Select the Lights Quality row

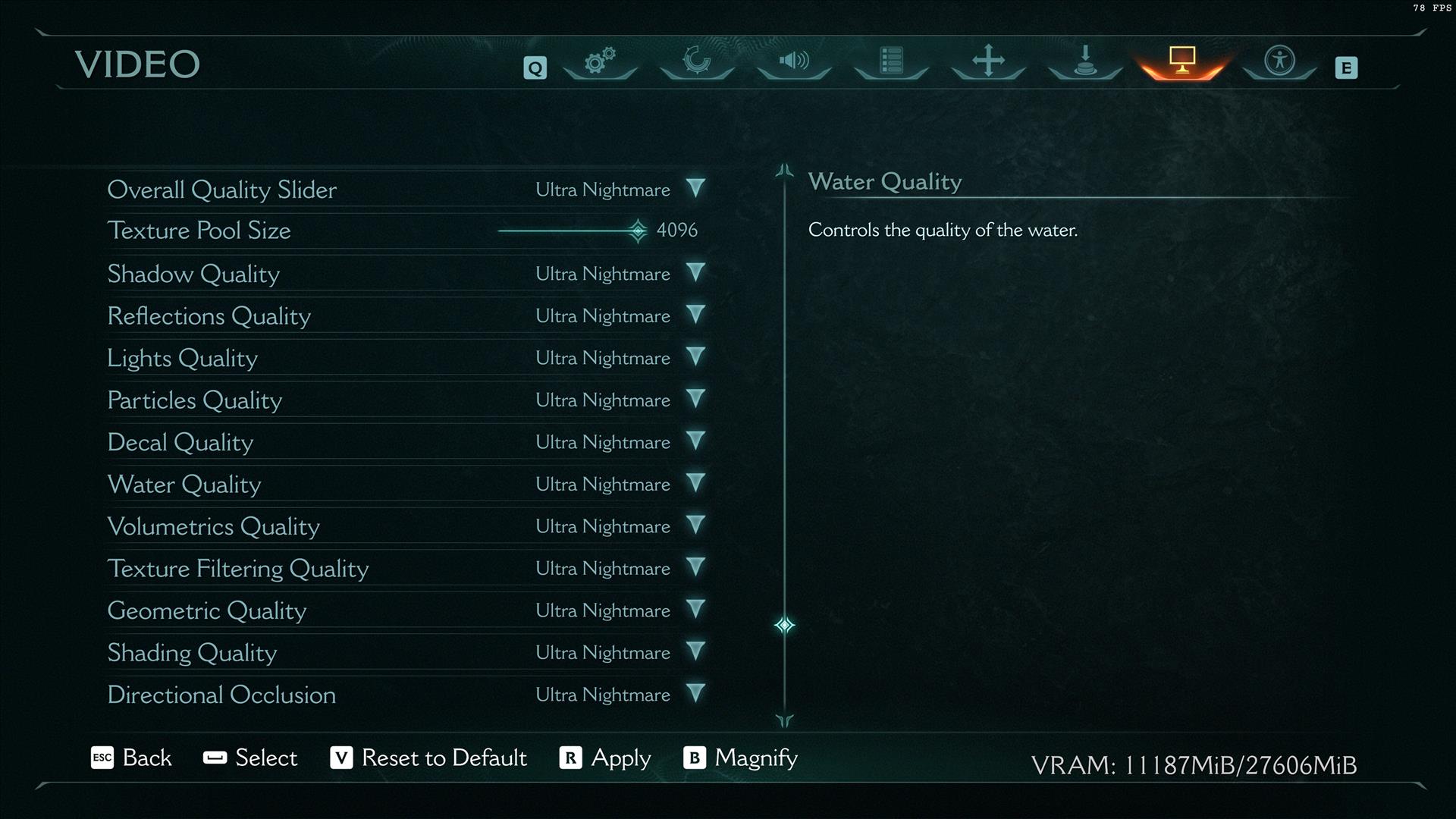tap(182, 358)
